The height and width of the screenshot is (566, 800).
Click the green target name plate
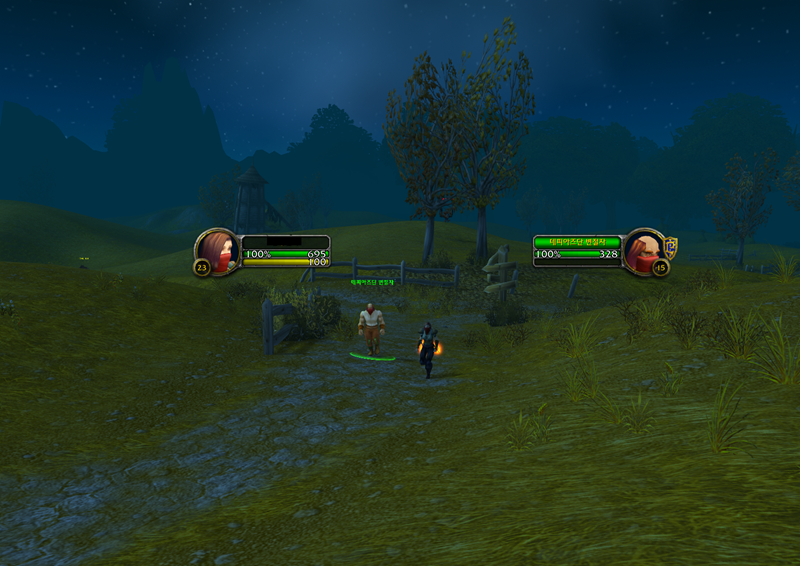point(578,242)
